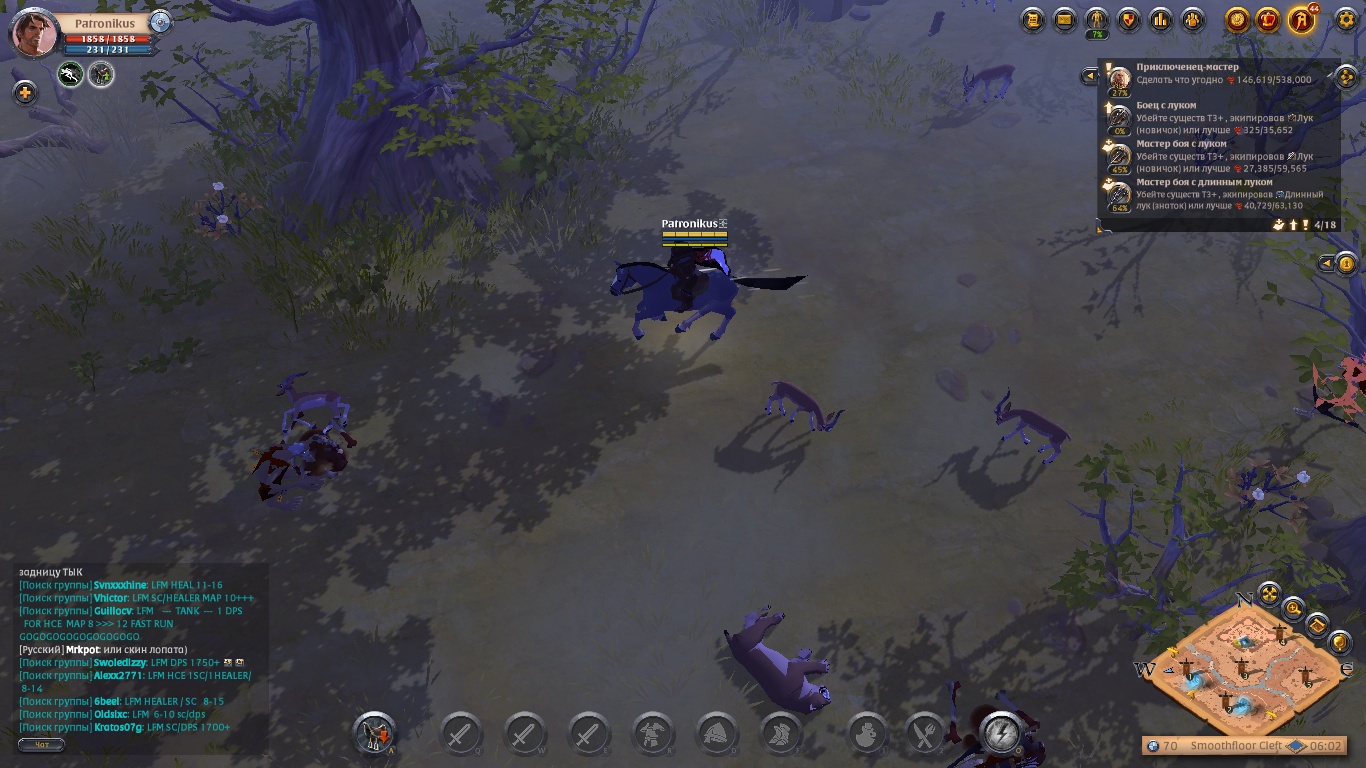Expand the notification panel with arrow
Image resolution: width=1366 pixels, height=768 pixels.
point(1326,264)
